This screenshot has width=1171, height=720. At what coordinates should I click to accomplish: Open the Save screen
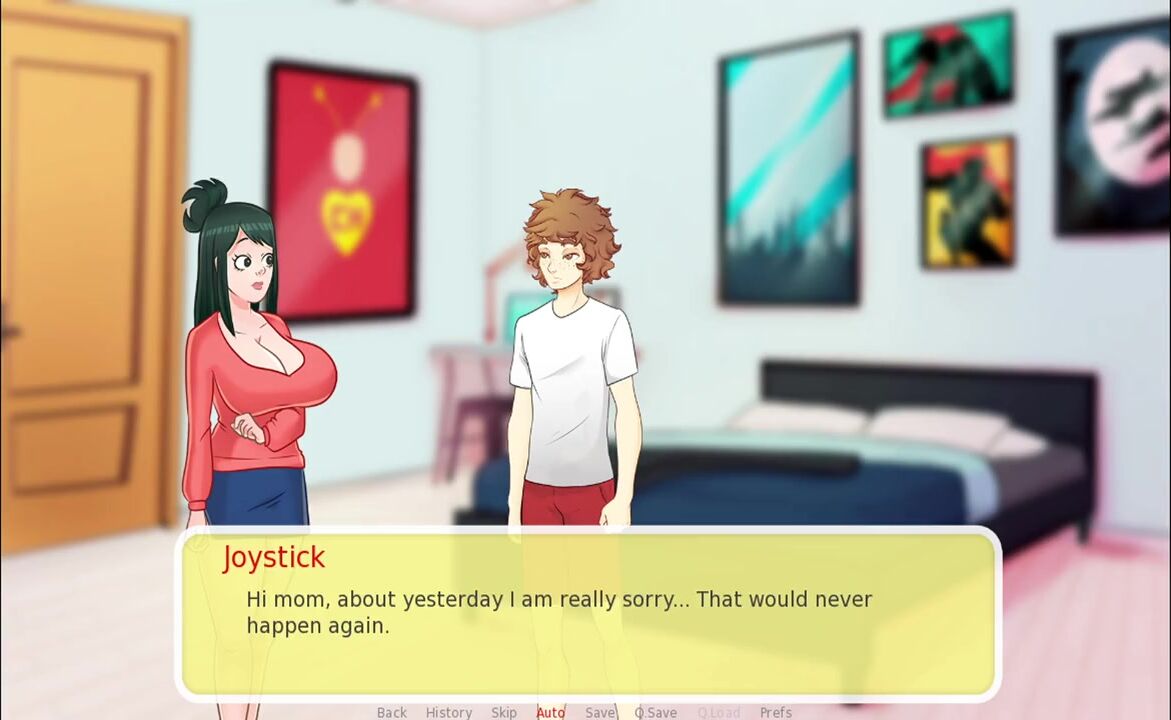pyautogui.click(x=600, y=712)
